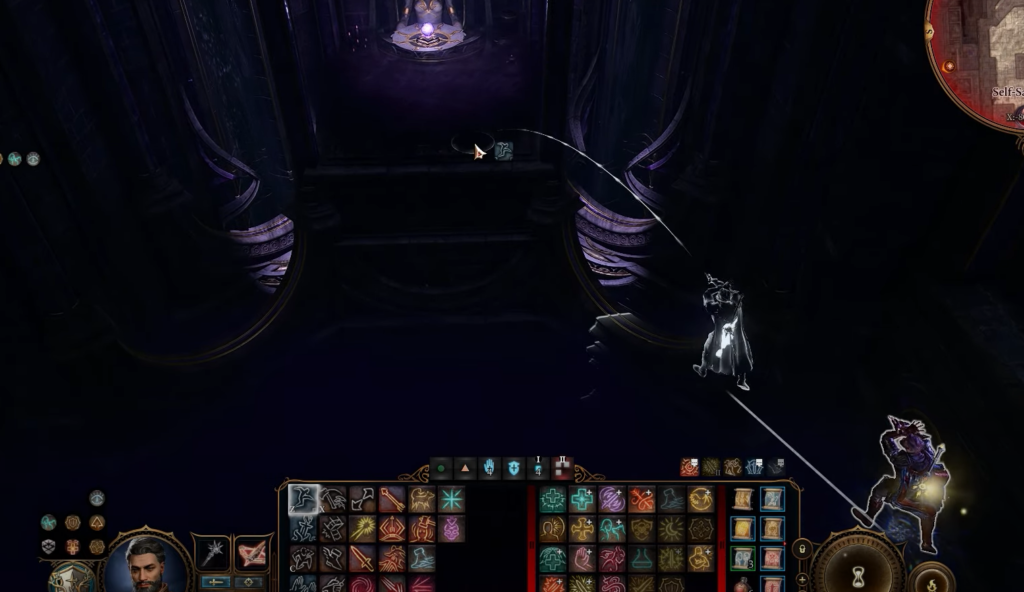1024x592 pixels.
Task: Click the orange triangle bonus action filter
Action: [465, 467]
